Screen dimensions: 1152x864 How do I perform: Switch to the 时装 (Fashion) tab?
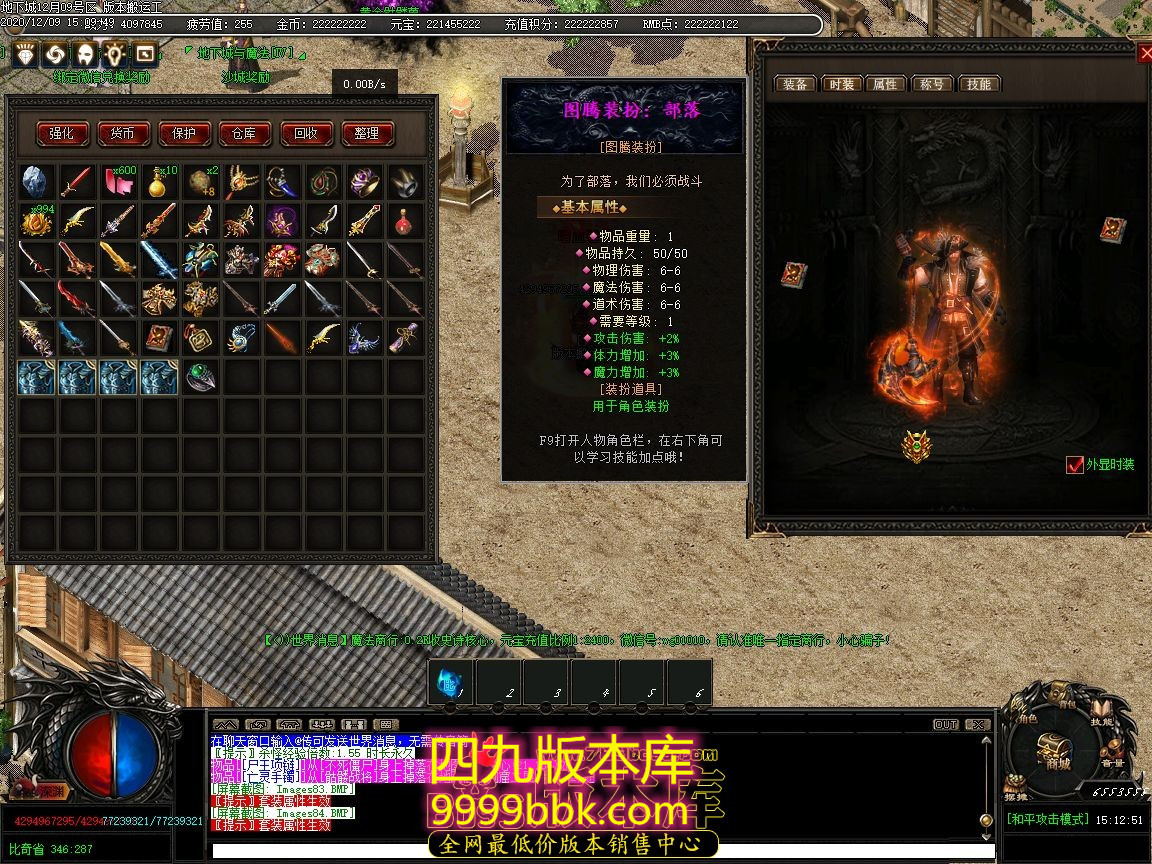click(x=841, y=84)
